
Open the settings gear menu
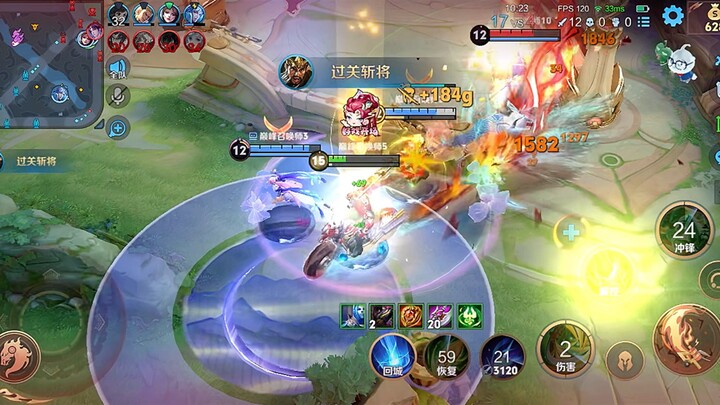(x=673, y=15)
